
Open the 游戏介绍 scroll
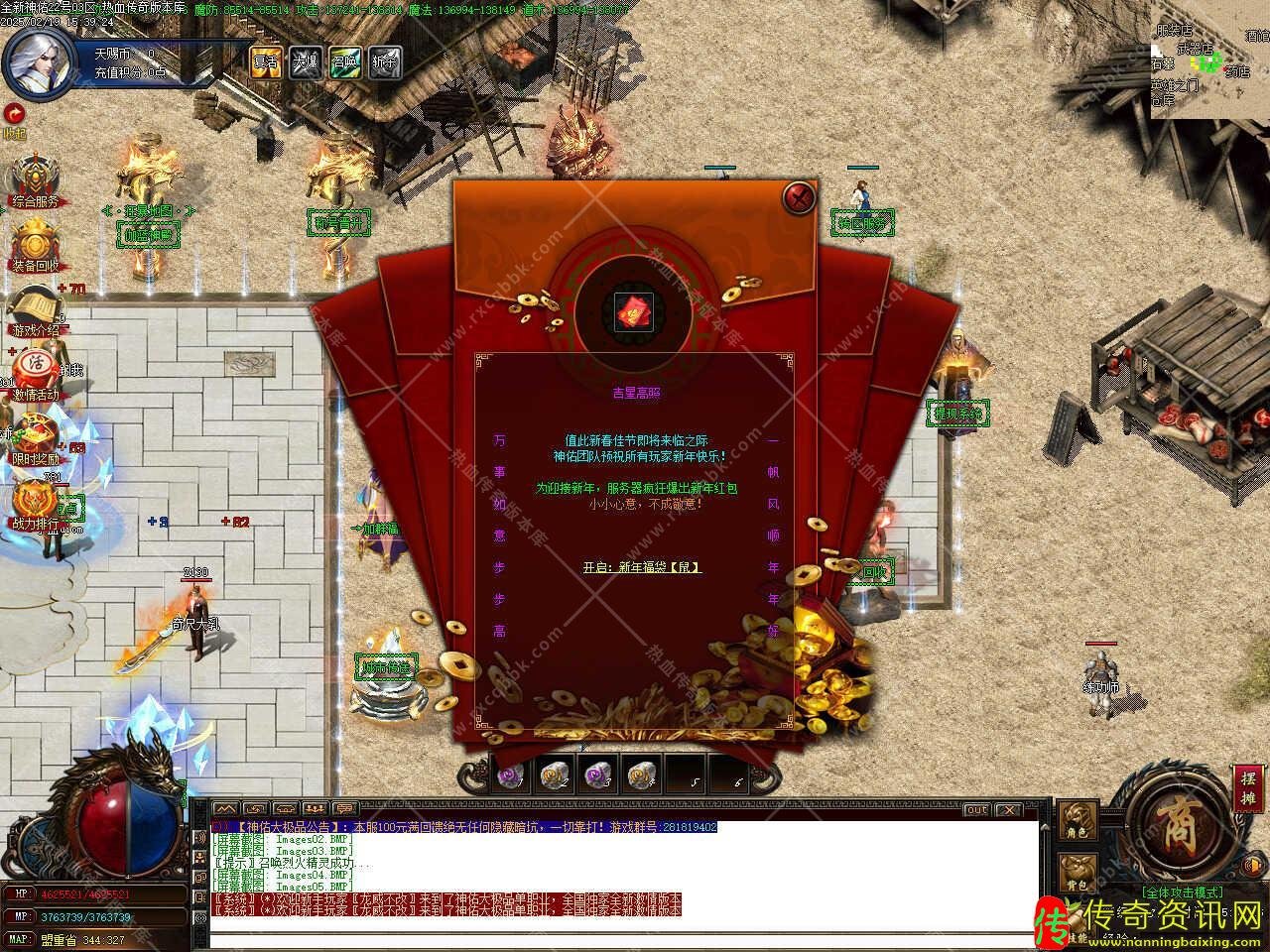coord(35,311)
